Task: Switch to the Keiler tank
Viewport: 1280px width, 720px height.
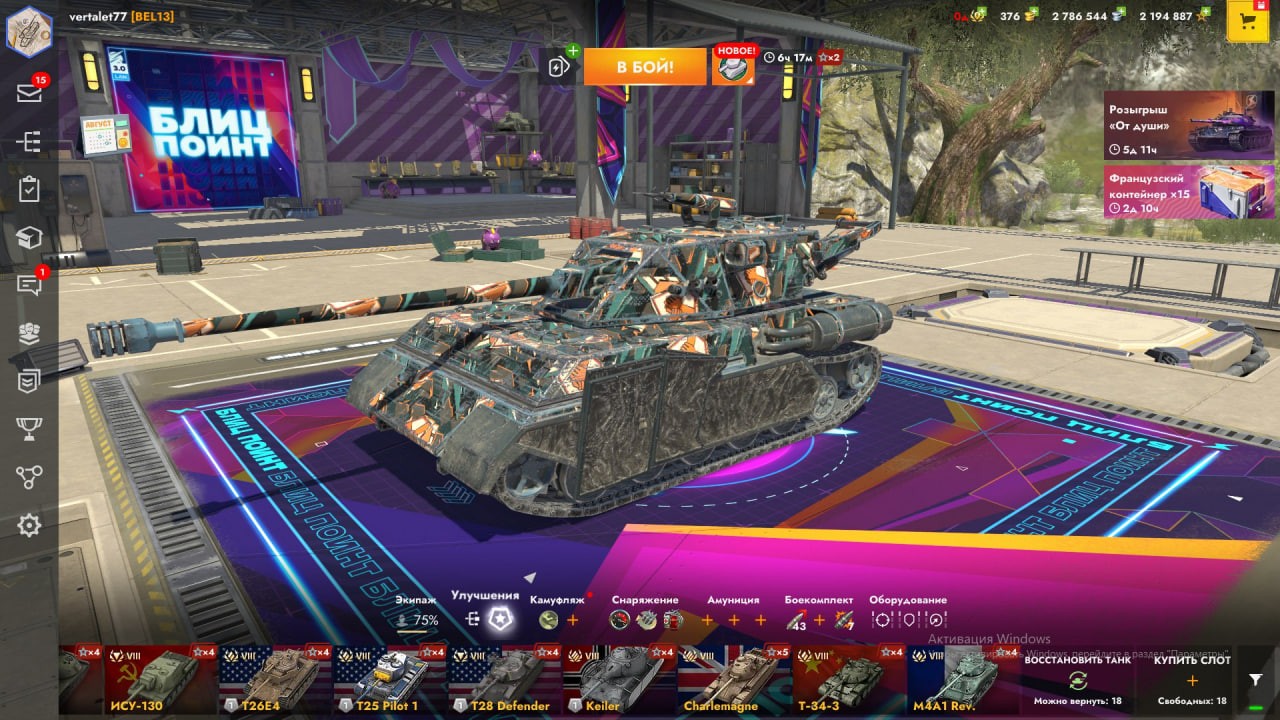Action: (x=618, y=680)
